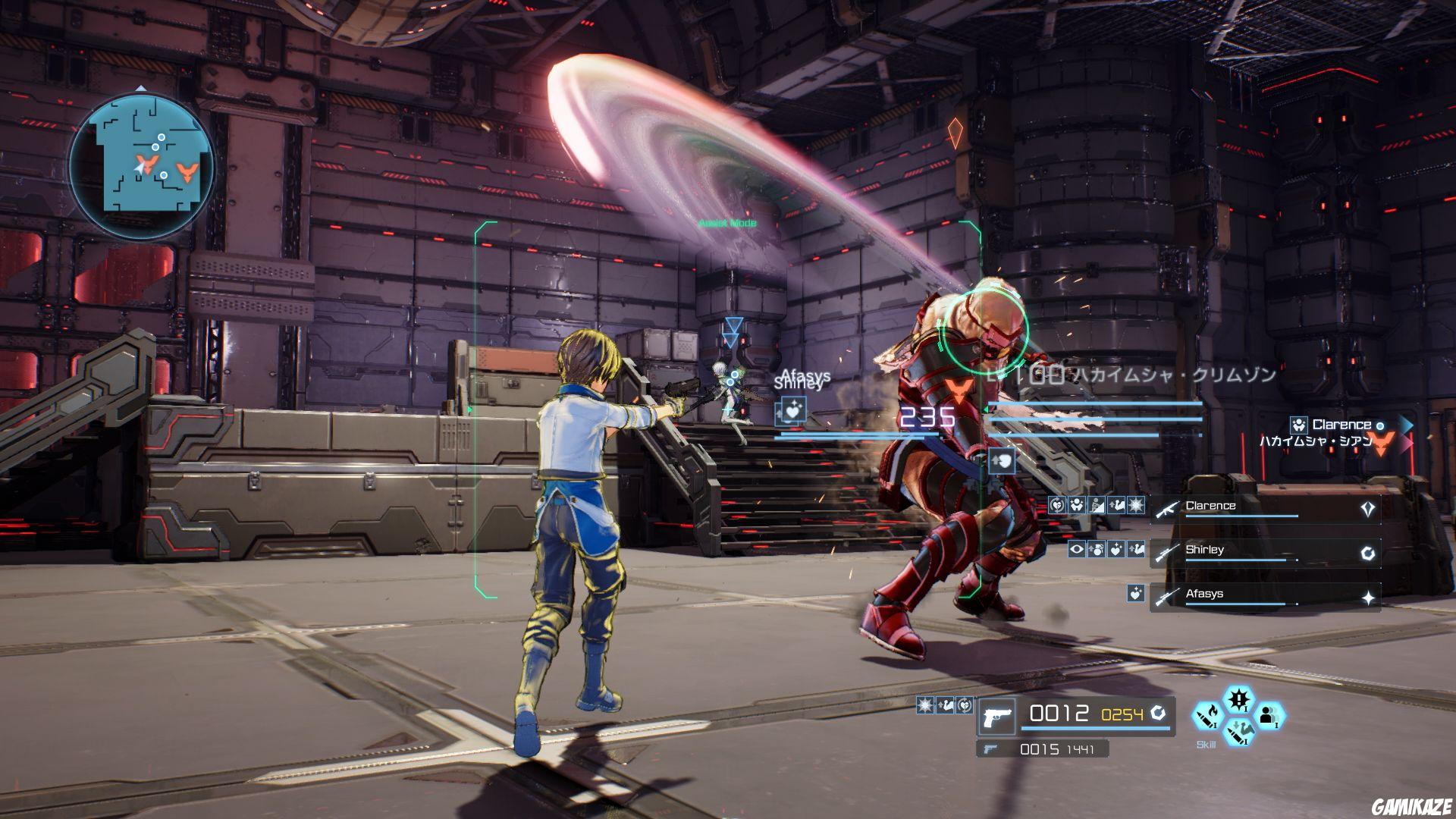Click the Skill label under the hexagon cluster
The height and width of the screenshot is (819, 1456).
[1206, 745]
